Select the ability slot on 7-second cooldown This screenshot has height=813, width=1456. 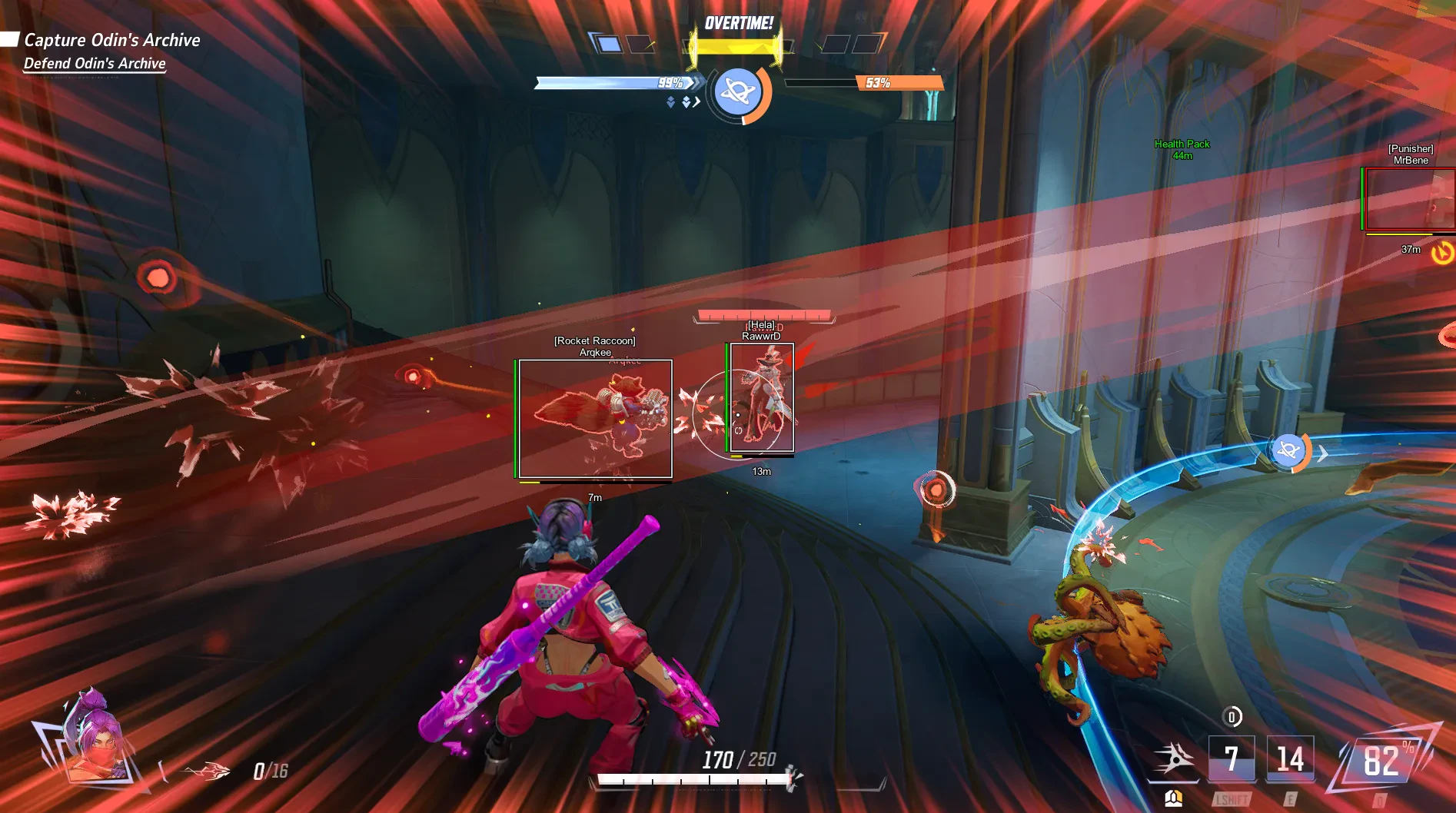(1232, 759)
